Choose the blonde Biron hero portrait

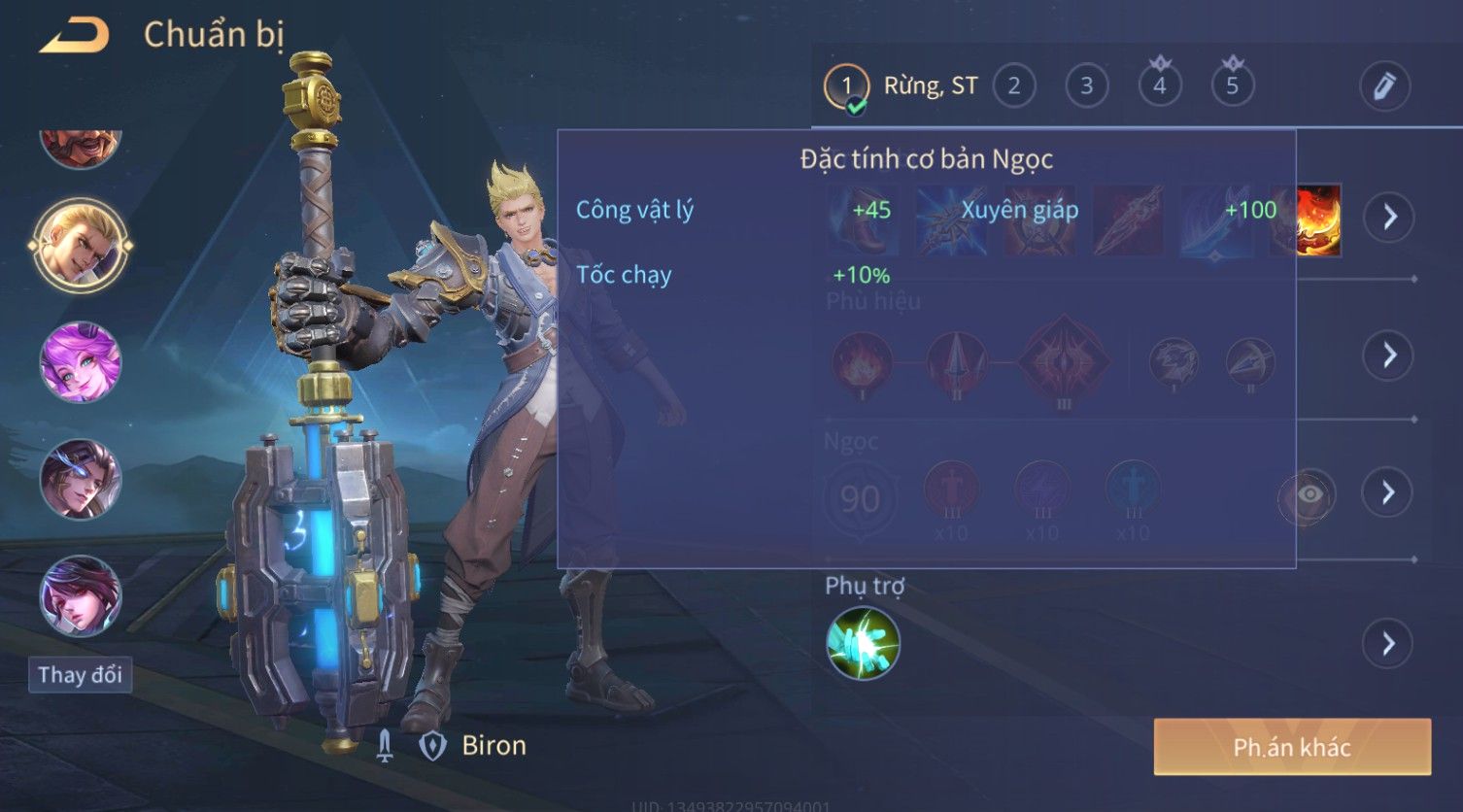pos(81,244)
